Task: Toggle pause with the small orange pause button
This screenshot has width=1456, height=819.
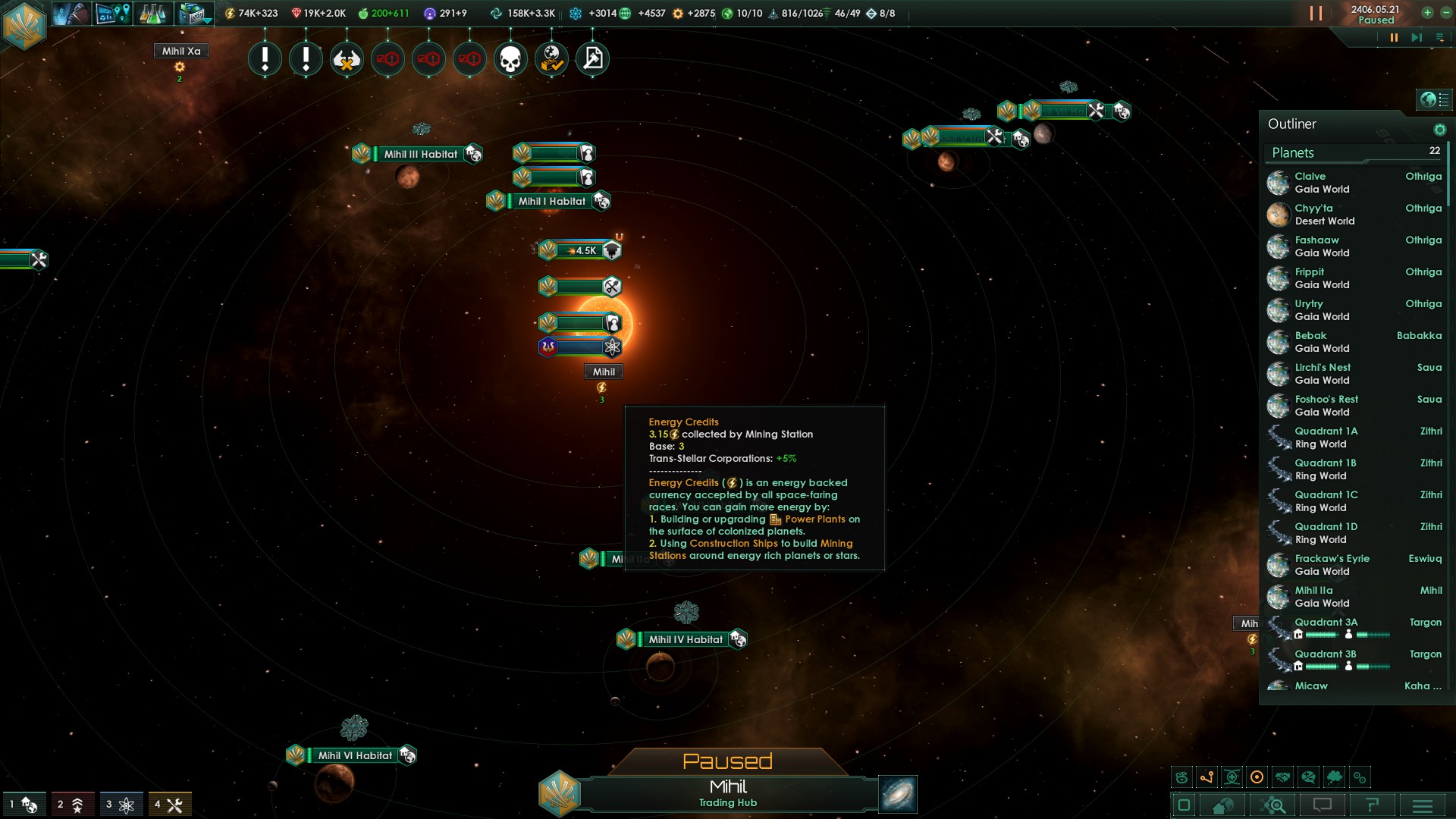Action: tap(1394, 37)
